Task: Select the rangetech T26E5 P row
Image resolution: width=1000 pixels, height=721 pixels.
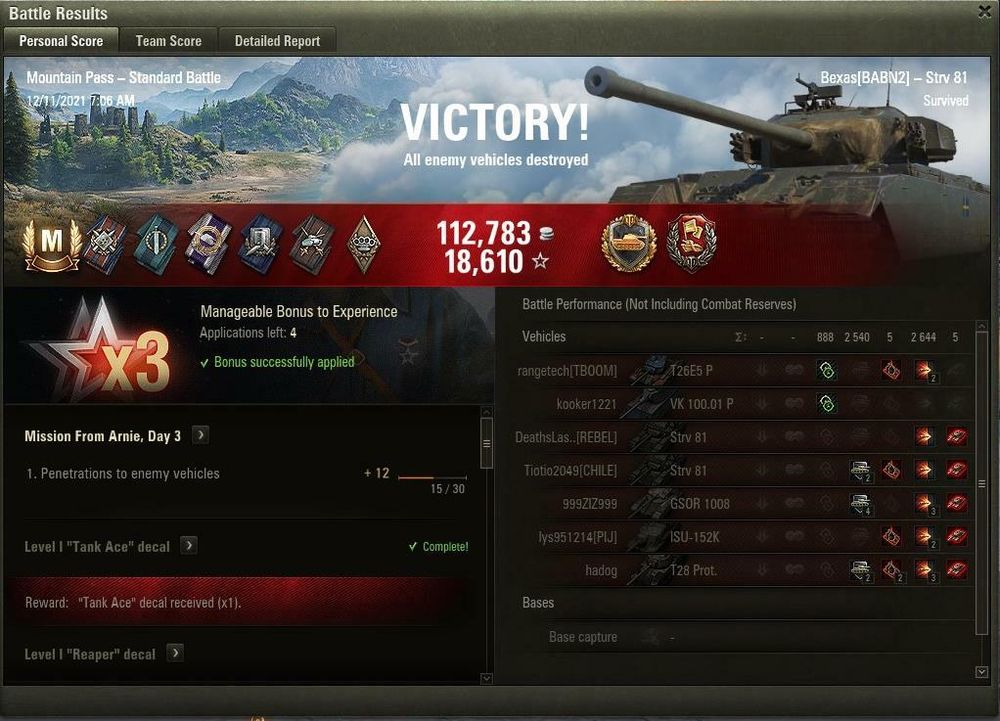Action: coord(742,370)
